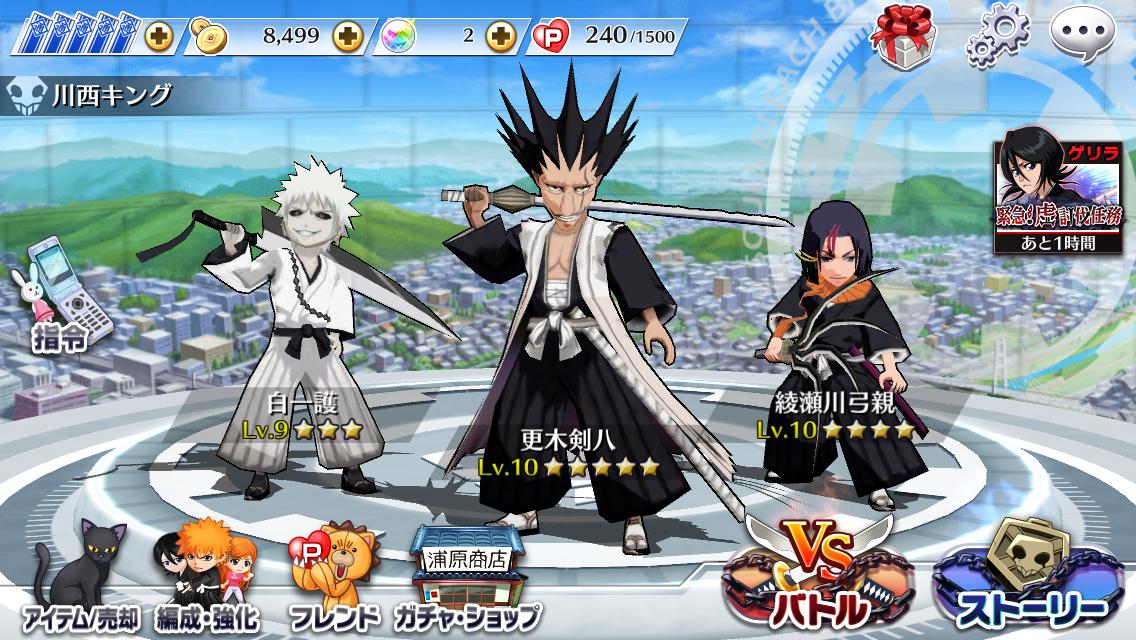The width and height of the screenshot is (1136, 640).
Task: Tap the plus button beside 8,499 coins
Action: pyautogui.click(x=347, y=38)
